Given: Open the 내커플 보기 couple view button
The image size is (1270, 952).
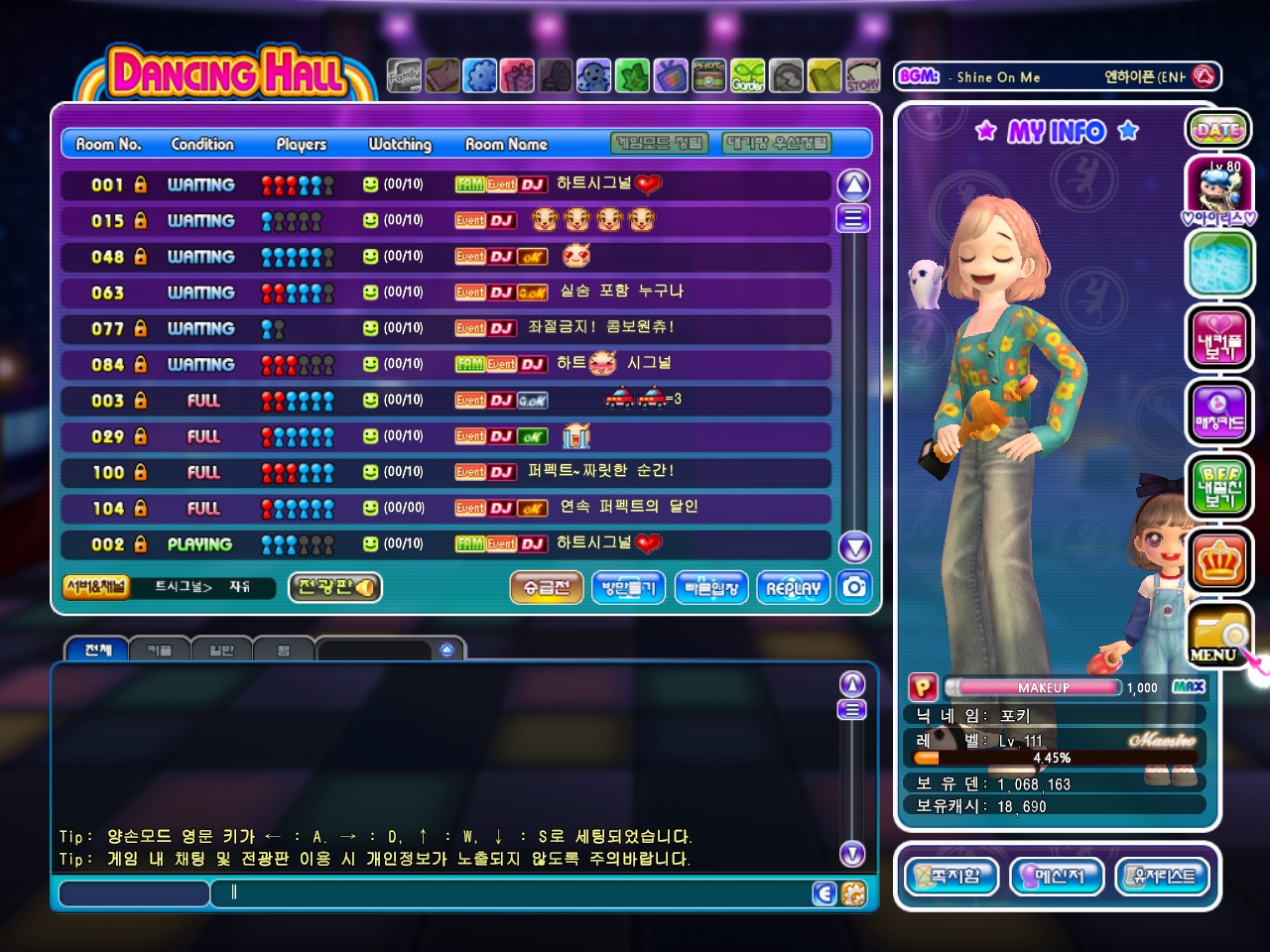Looking at the screenshot, I should [1219, 339].
